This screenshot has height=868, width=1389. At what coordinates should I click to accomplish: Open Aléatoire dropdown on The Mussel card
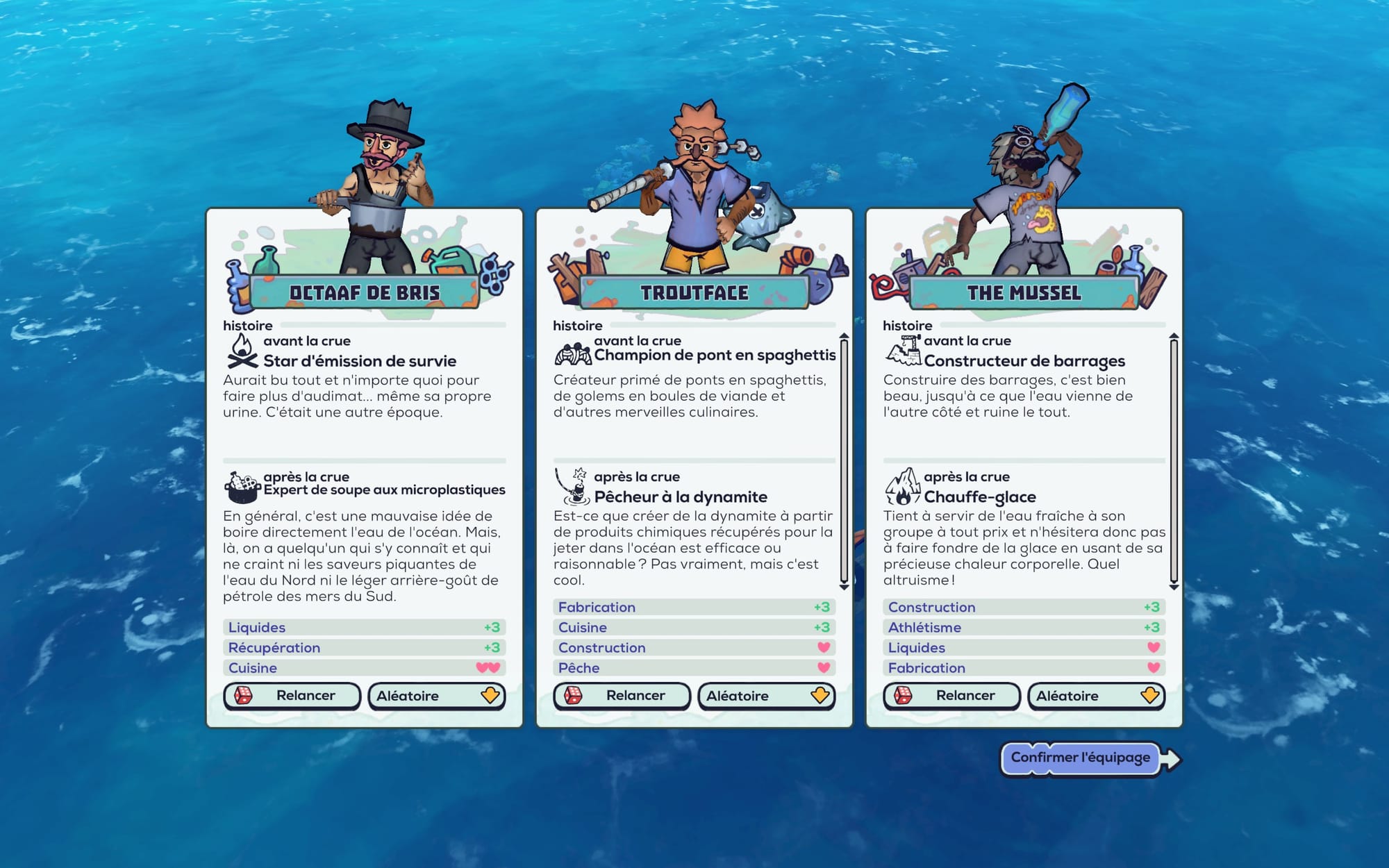click(1096, 696)
